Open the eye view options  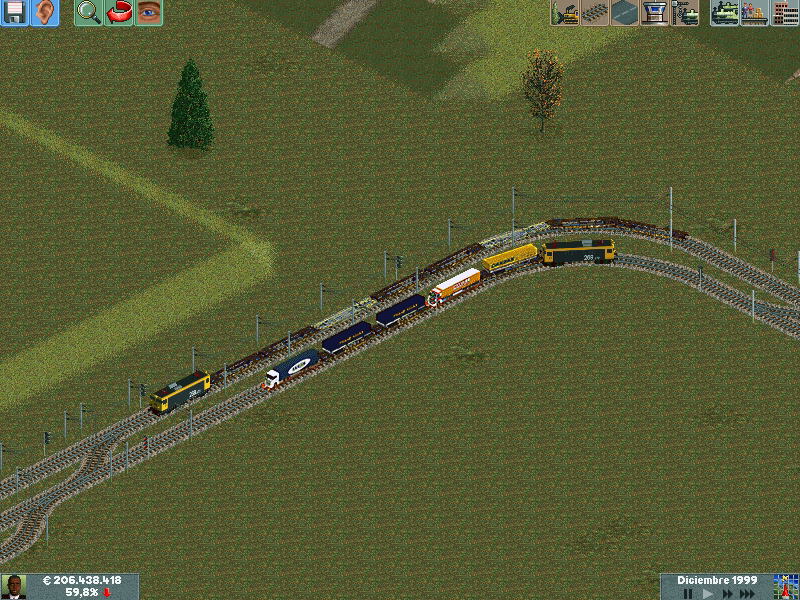click(149, 13)
